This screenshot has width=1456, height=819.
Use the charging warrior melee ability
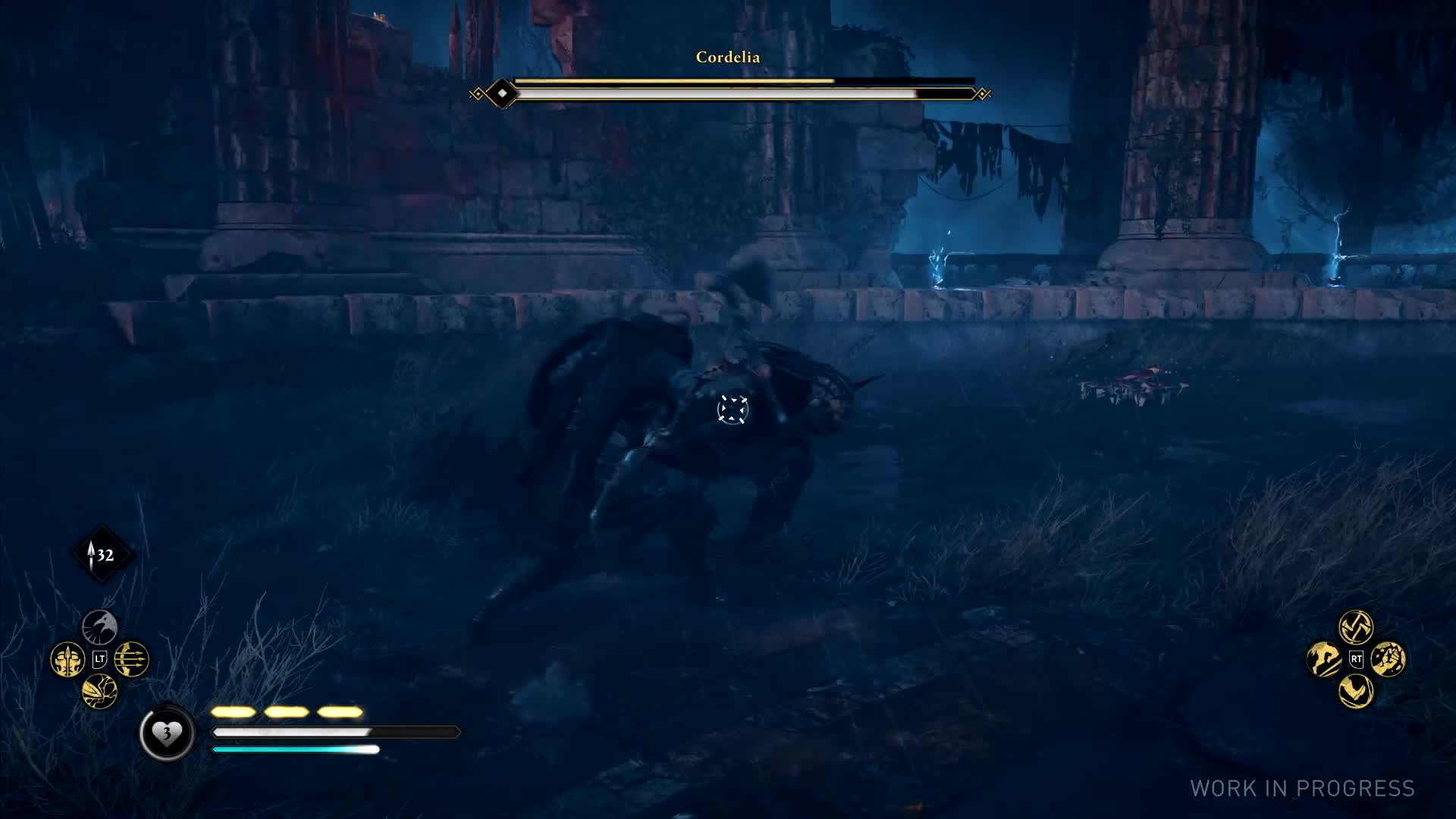pos(1324,659)
